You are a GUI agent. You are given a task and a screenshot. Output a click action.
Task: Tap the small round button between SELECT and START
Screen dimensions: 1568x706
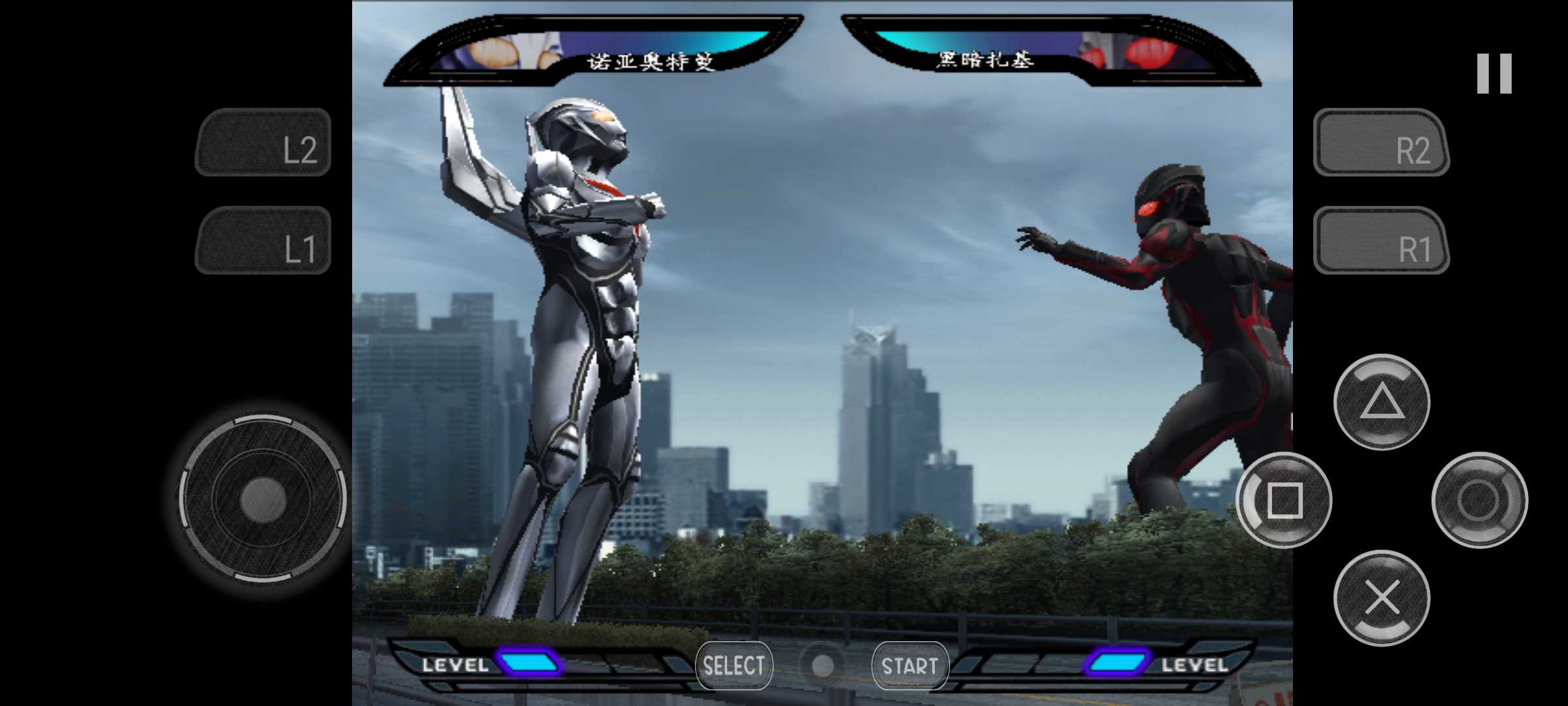click(x=822, y=666)
